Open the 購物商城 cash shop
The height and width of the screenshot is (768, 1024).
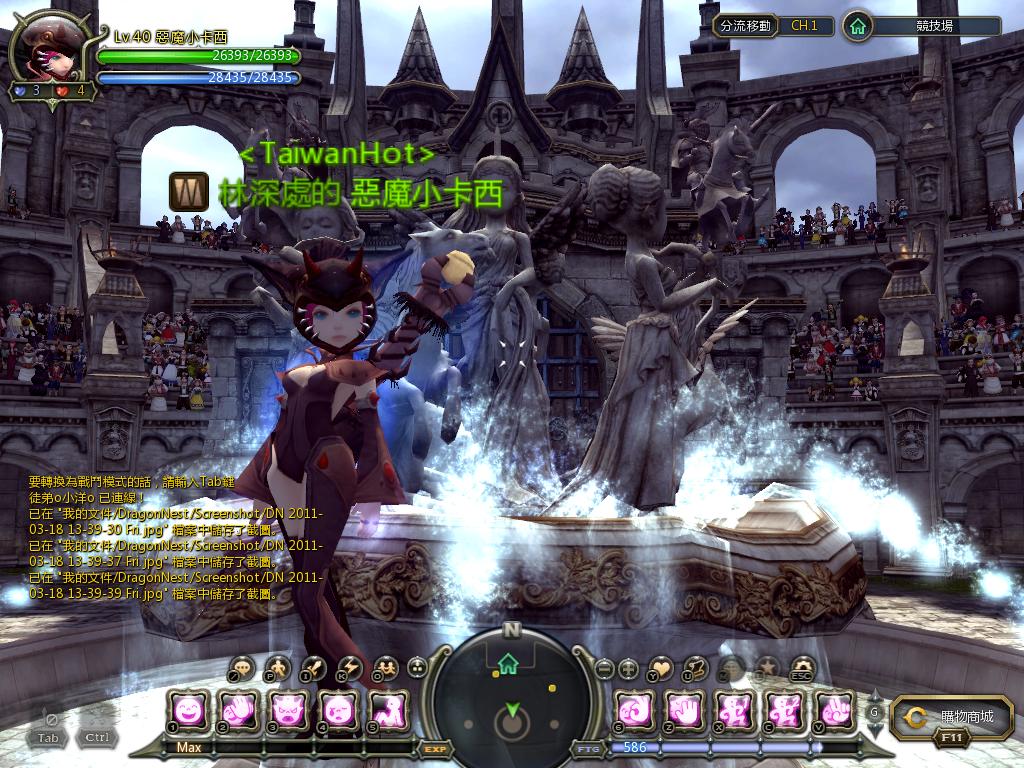(945, 716)
